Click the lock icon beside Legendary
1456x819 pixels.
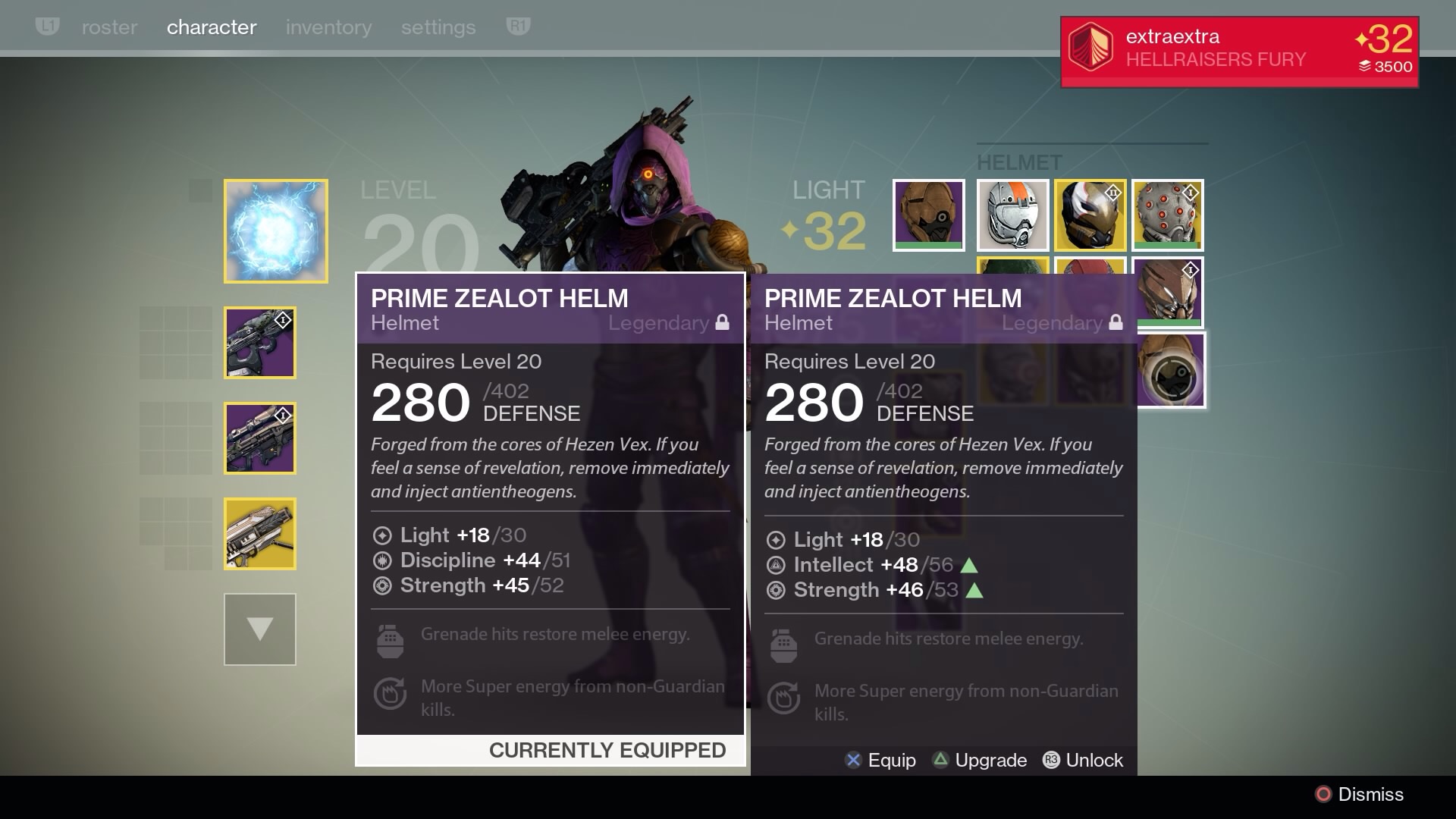(x=723, y=321)
